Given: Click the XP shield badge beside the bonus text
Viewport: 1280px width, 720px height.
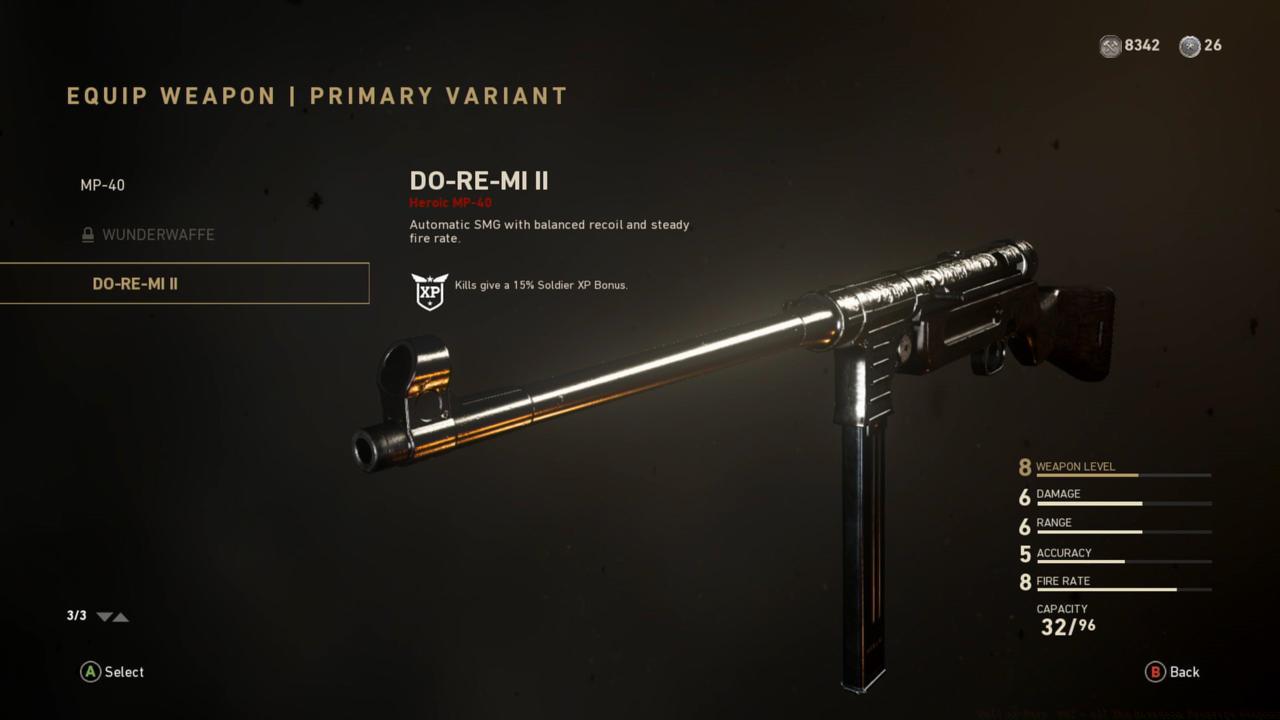Looking at the screenshot, I should [x=429, y=291].
